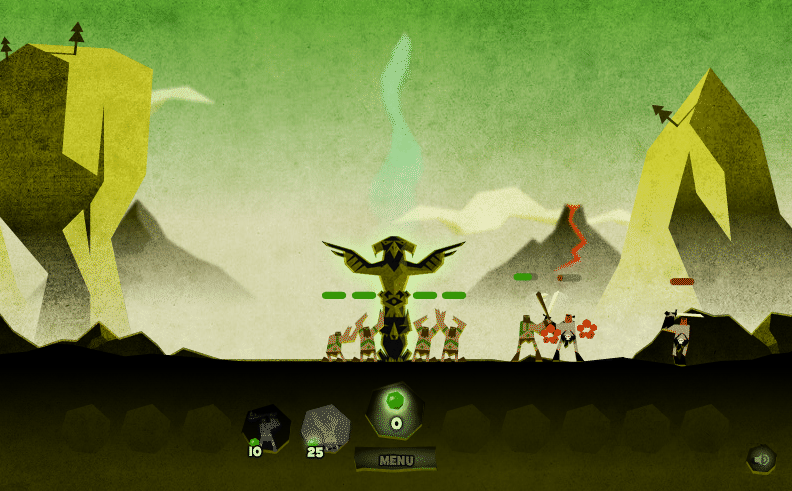The image size is (792, 491).
Task: Open the MENU button
Action: (x=396, y=460)
